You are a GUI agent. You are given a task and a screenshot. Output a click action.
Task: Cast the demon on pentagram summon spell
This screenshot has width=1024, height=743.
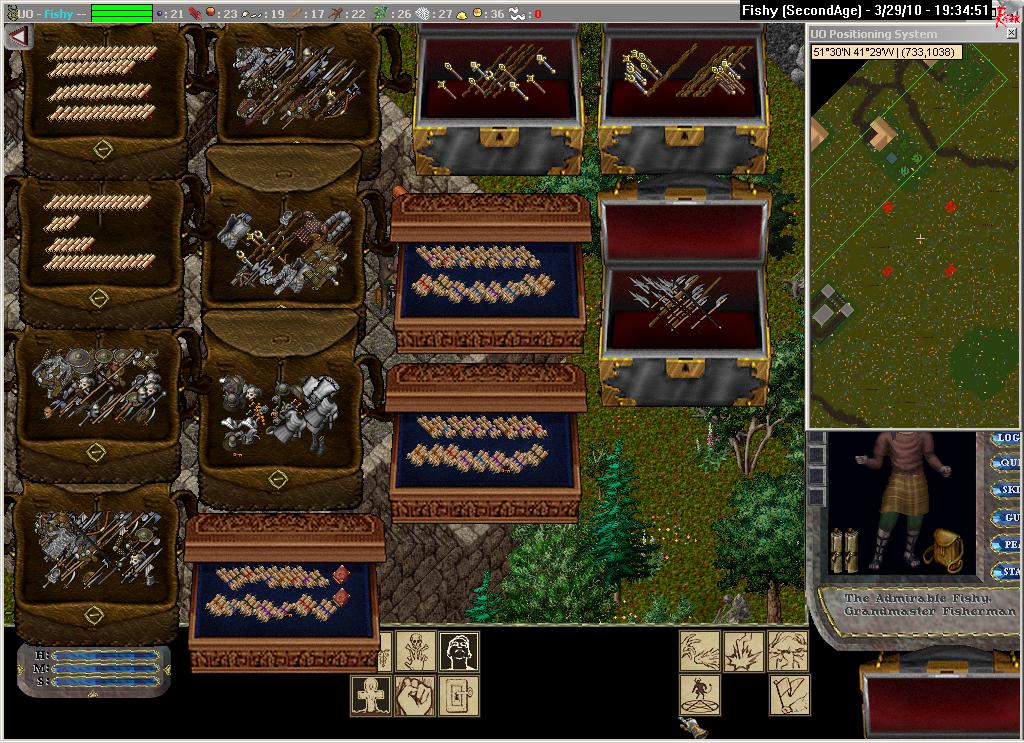(x=700, y=695)
